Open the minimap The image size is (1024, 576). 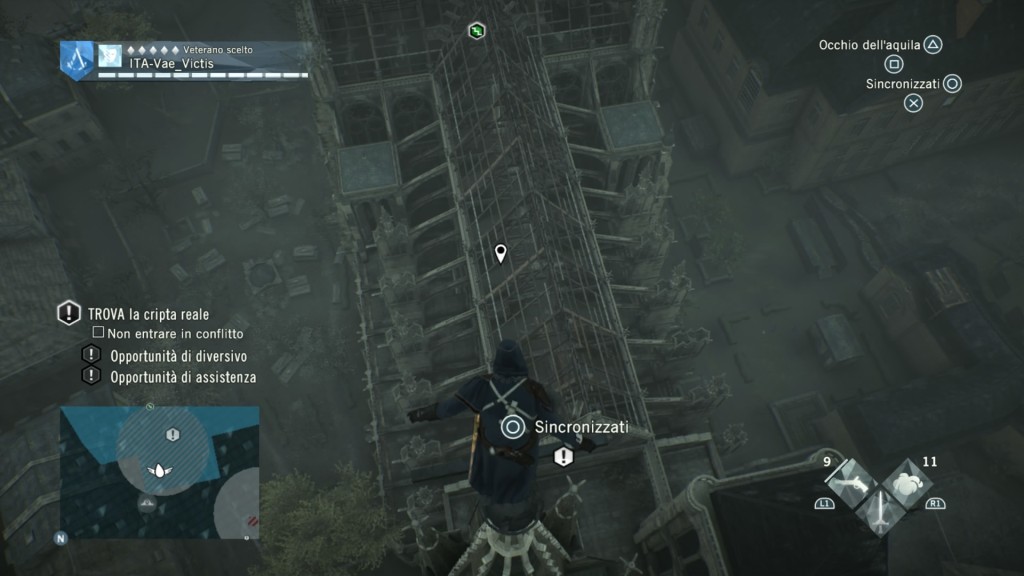pos(160,472)
